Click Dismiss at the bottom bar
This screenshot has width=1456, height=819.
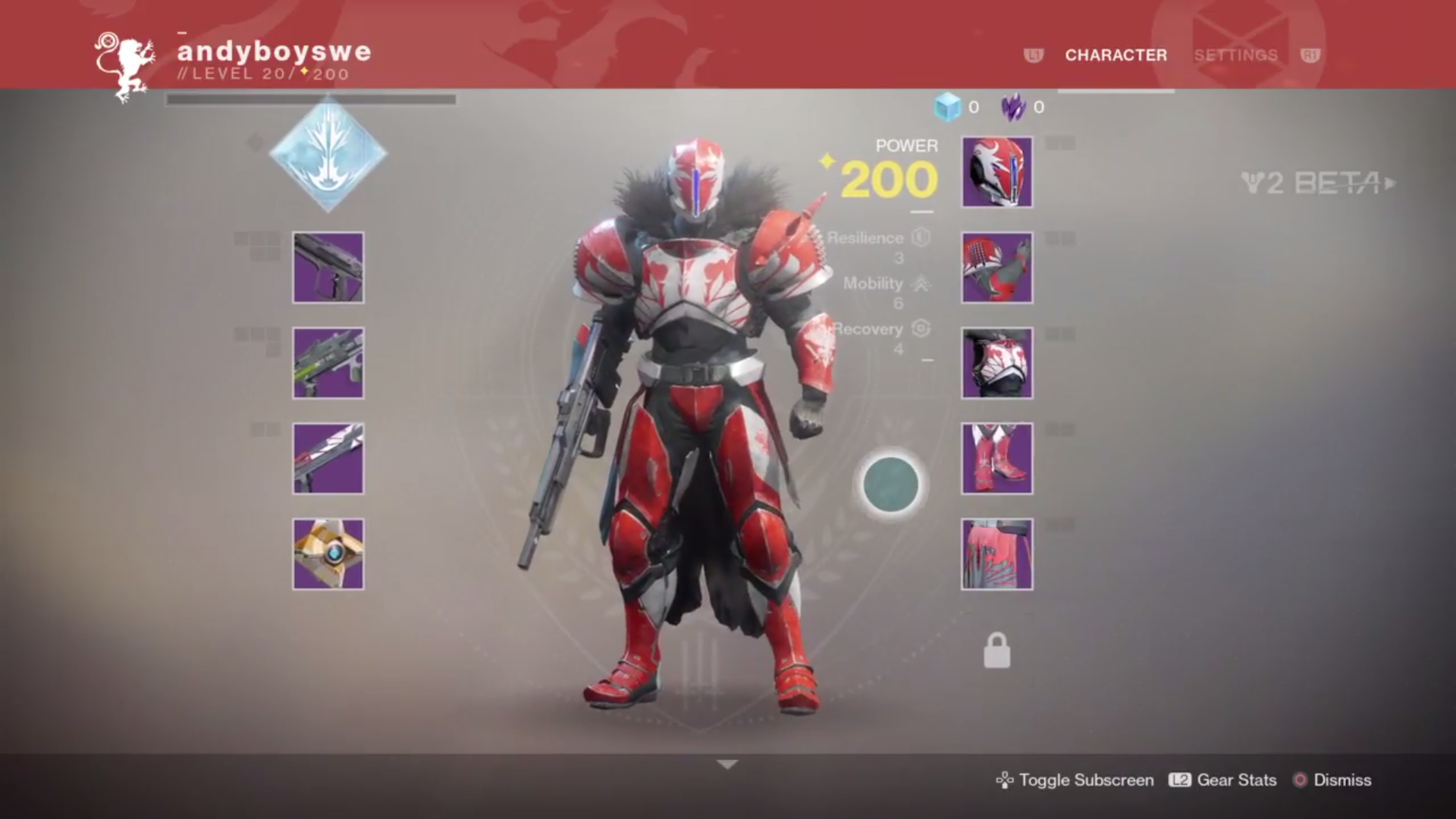click(x=1344, y=780)
